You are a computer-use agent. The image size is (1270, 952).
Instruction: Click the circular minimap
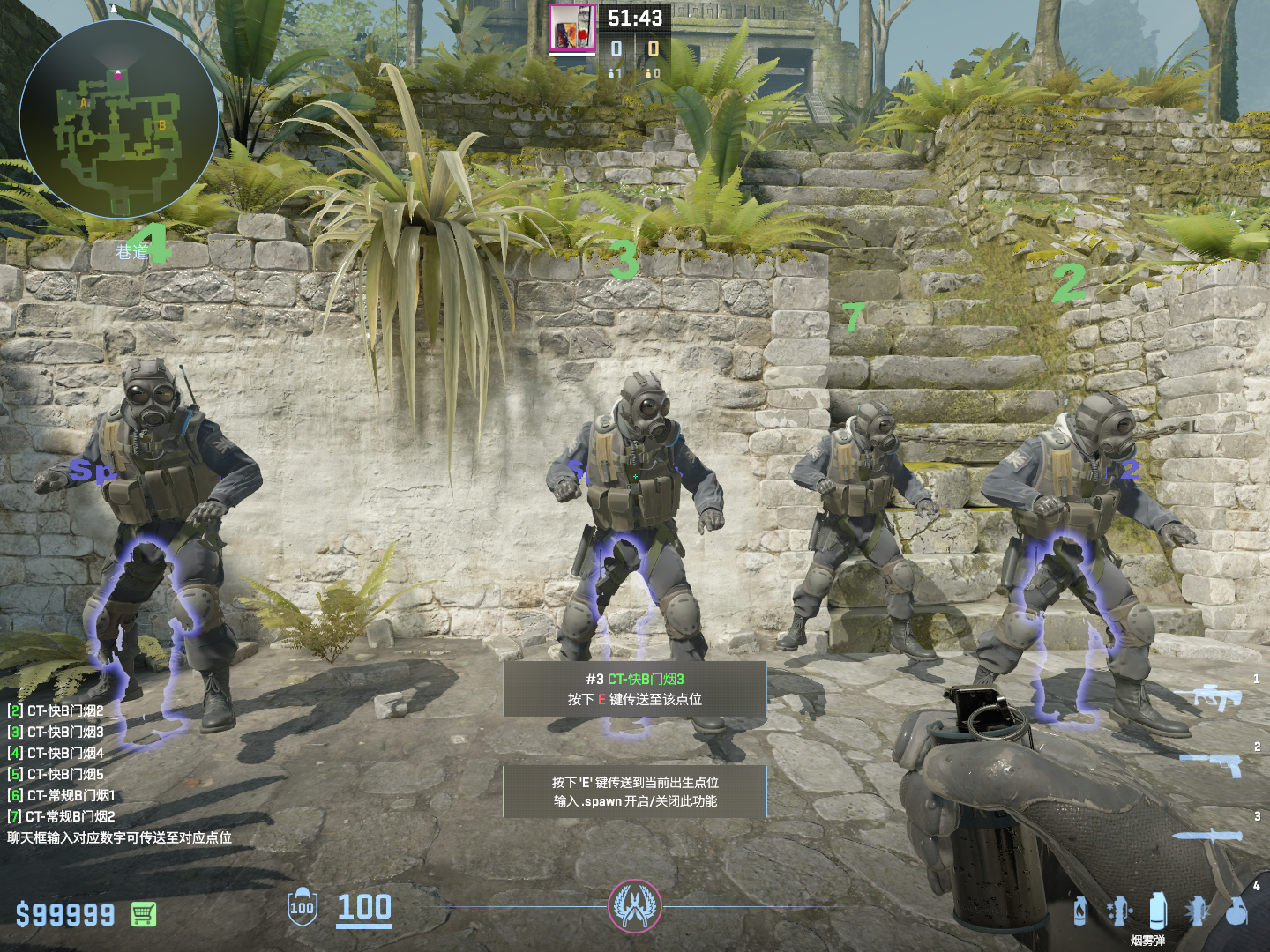click(119, 119)
